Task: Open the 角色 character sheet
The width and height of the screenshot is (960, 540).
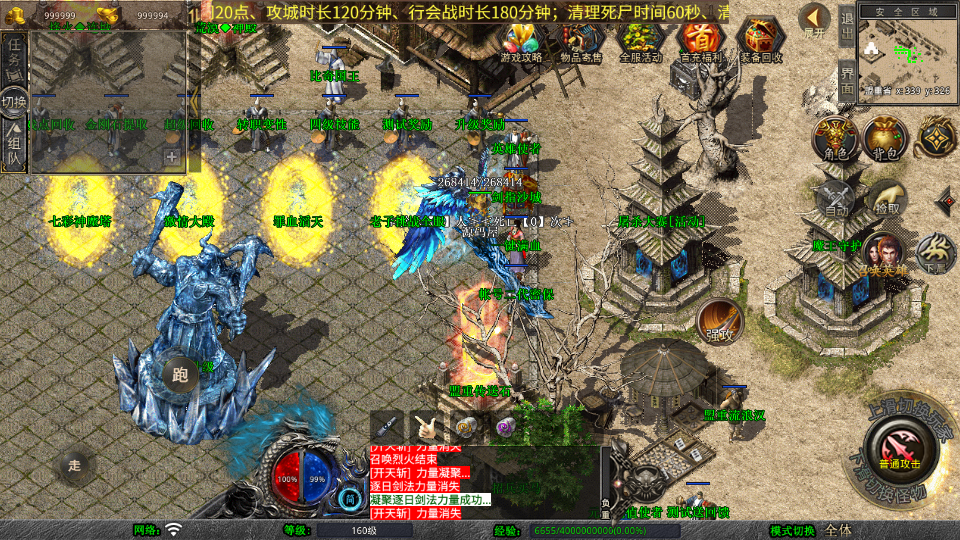Action: point(835,137)
